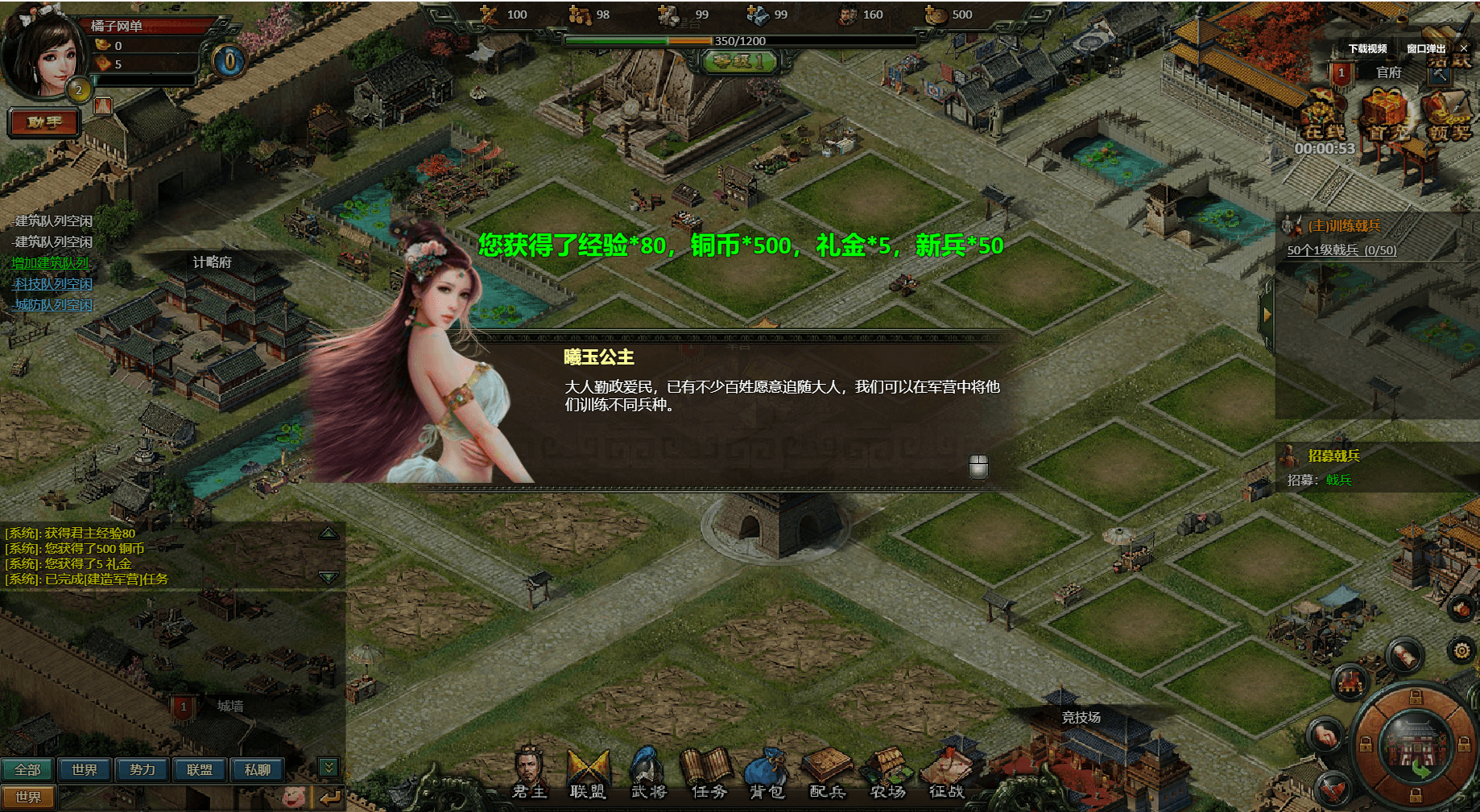
Task: Select the 50个1级戟兵 quest objective
Action: (1342, 250)
